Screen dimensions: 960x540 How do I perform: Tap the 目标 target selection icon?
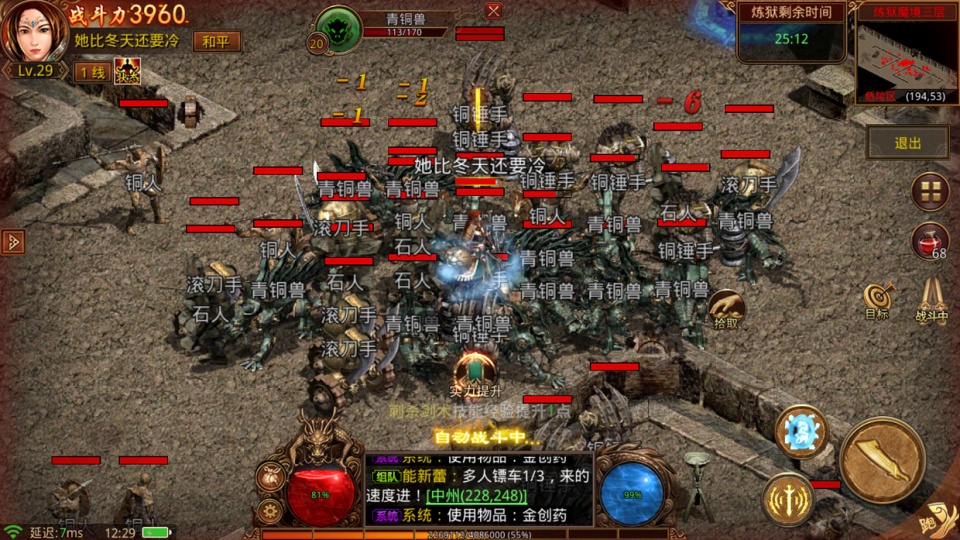click(877, 299)
